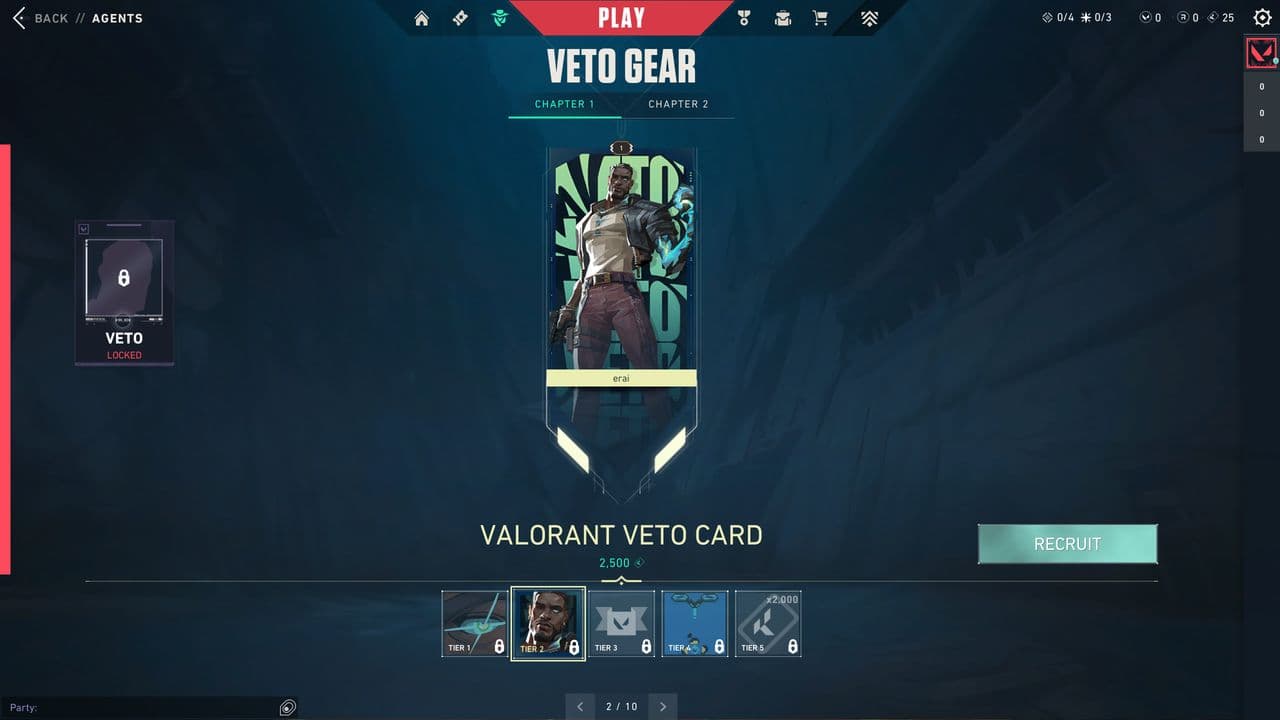Click the RECRUIT button
Viewport: 1280px width, 720px height.
point(1067,544)
